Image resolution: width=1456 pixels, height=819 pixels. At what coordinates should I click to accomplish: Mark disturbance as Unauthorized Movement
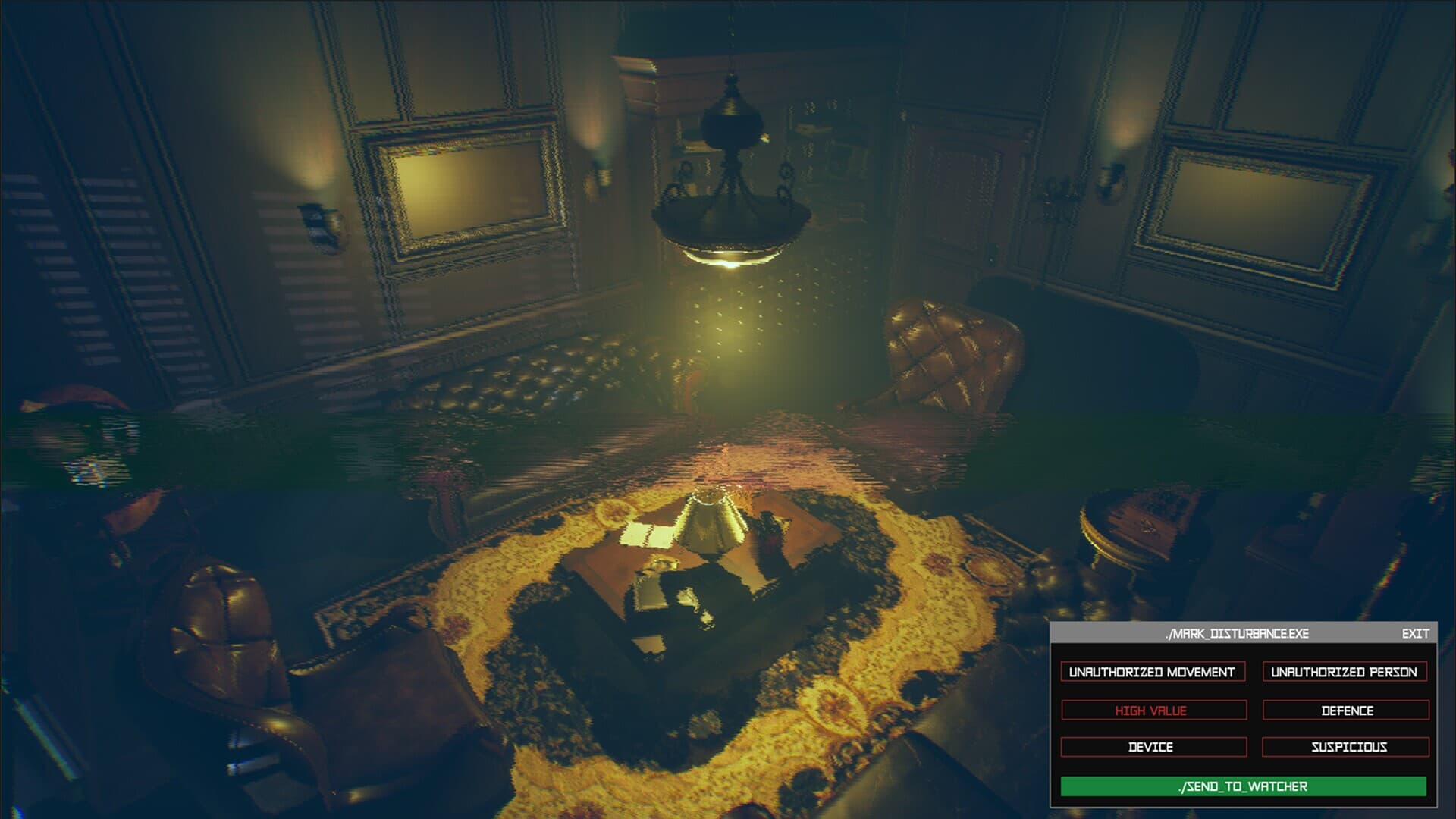[x=1152, y=672]
